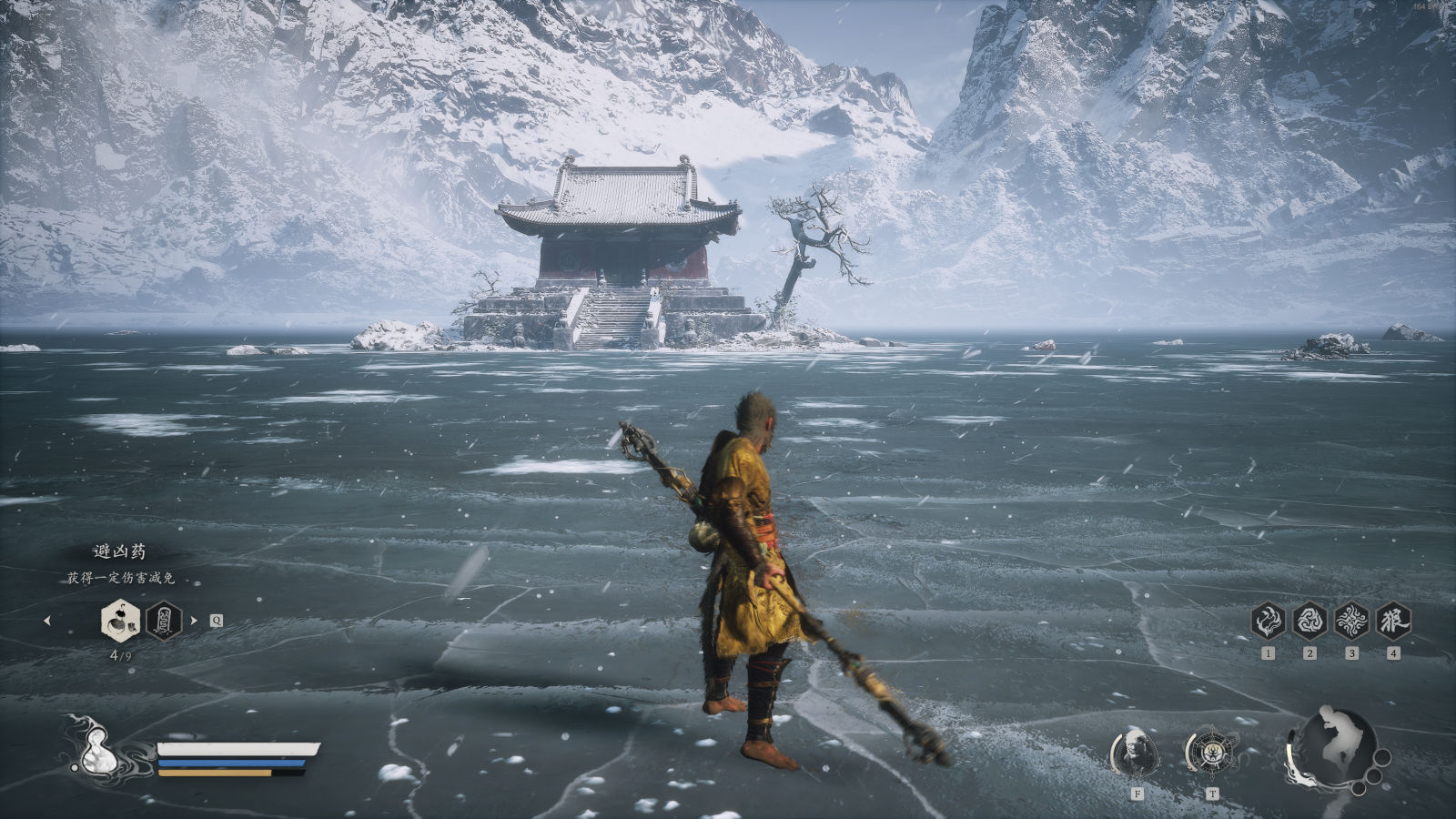Image resolution: width=1456 pixels, height=819 pixels.
Task: Click the right arrow beside the item slots
Action: point(193,621)
